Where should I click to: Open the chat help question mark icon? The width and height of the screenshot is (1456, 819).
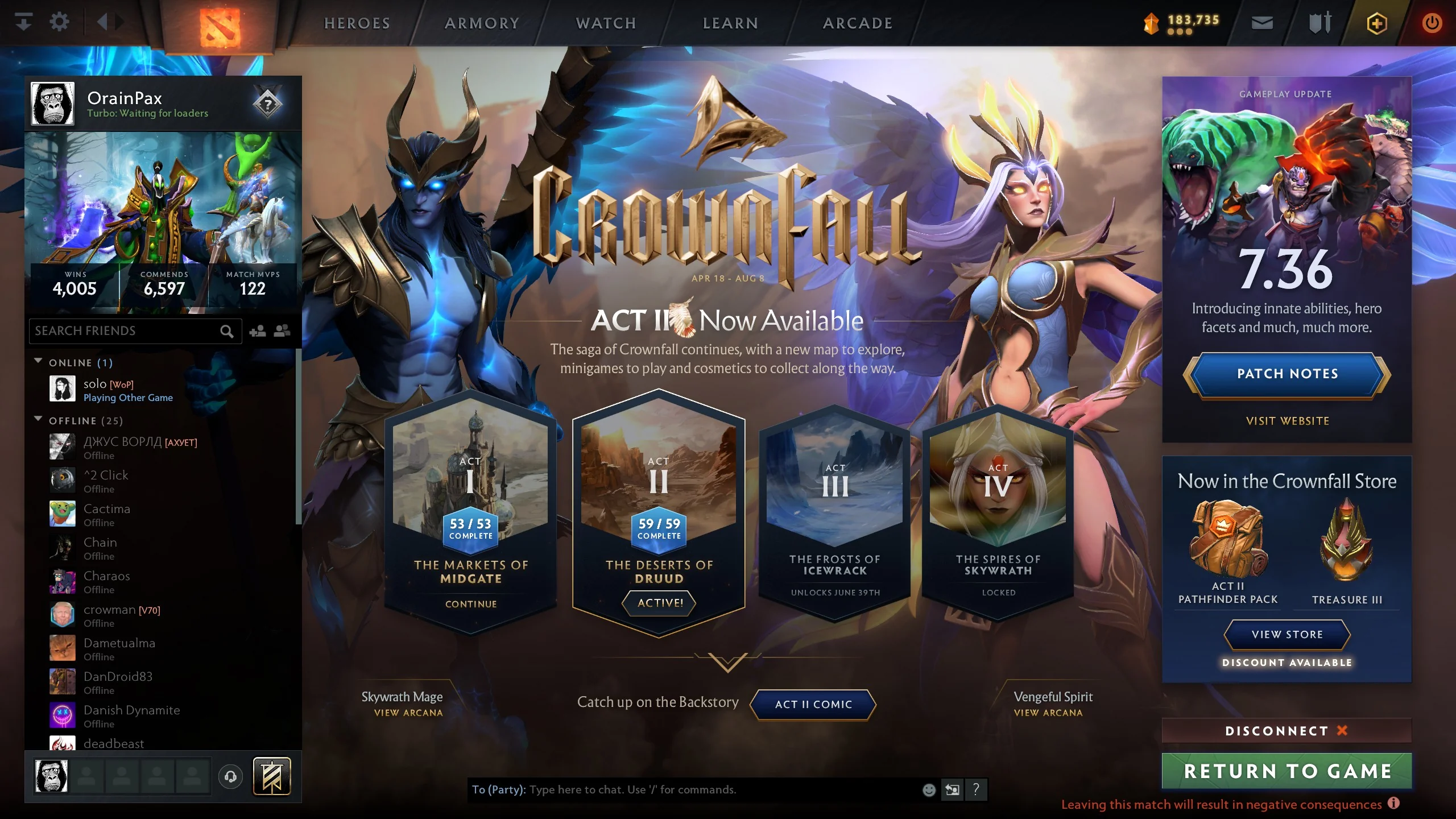(x=976, y=790)
